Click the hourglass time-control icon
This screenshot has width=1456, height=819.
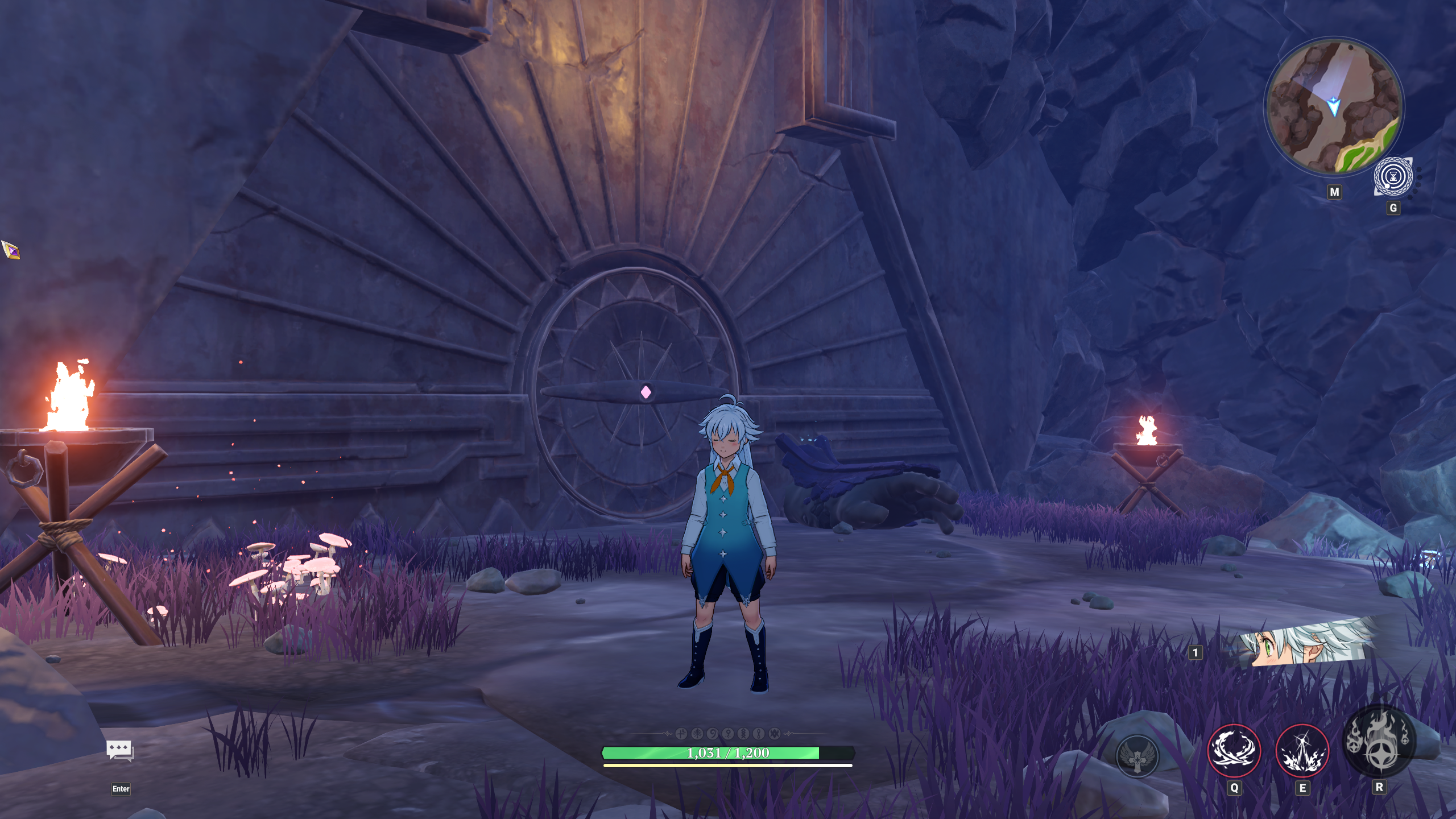pos(1393,177)
